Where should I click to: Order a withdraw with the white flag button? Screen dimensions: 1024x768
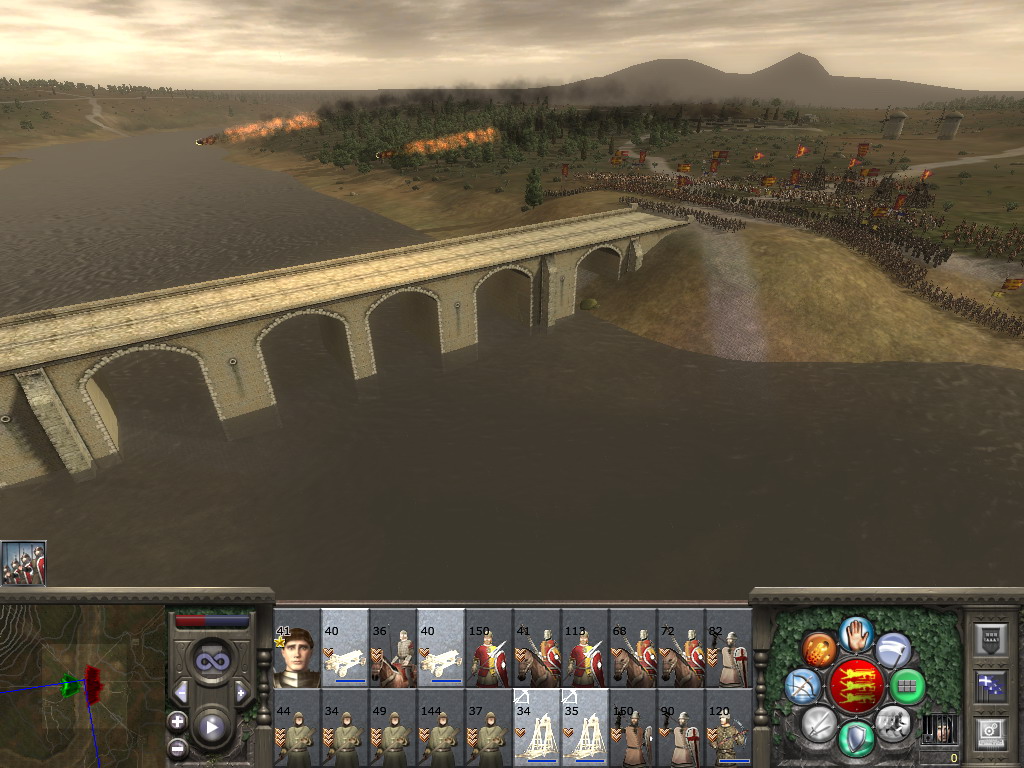point(893,650)
